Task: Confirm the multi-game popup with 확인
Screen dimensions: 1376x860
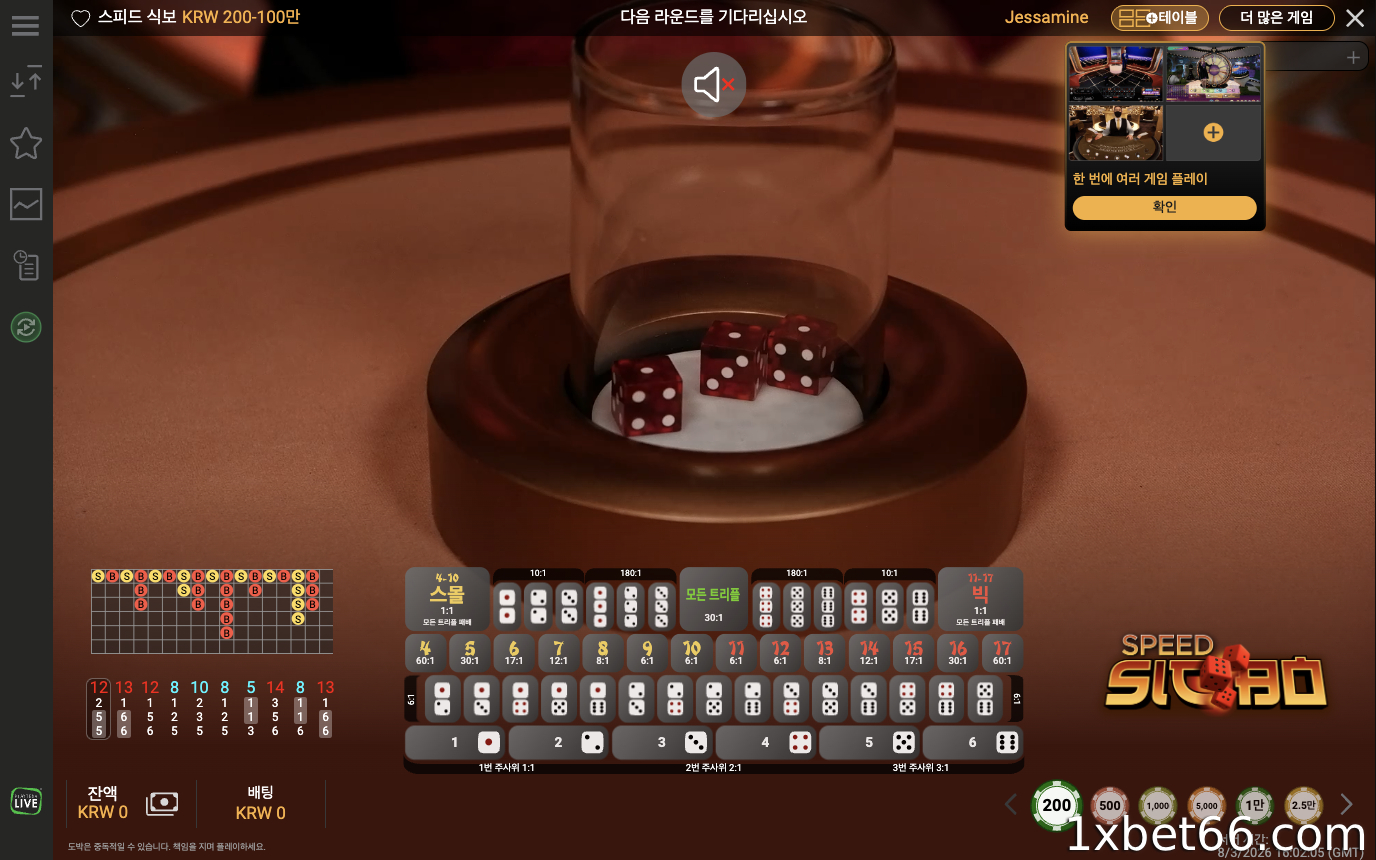Action: coord(1164,207)
